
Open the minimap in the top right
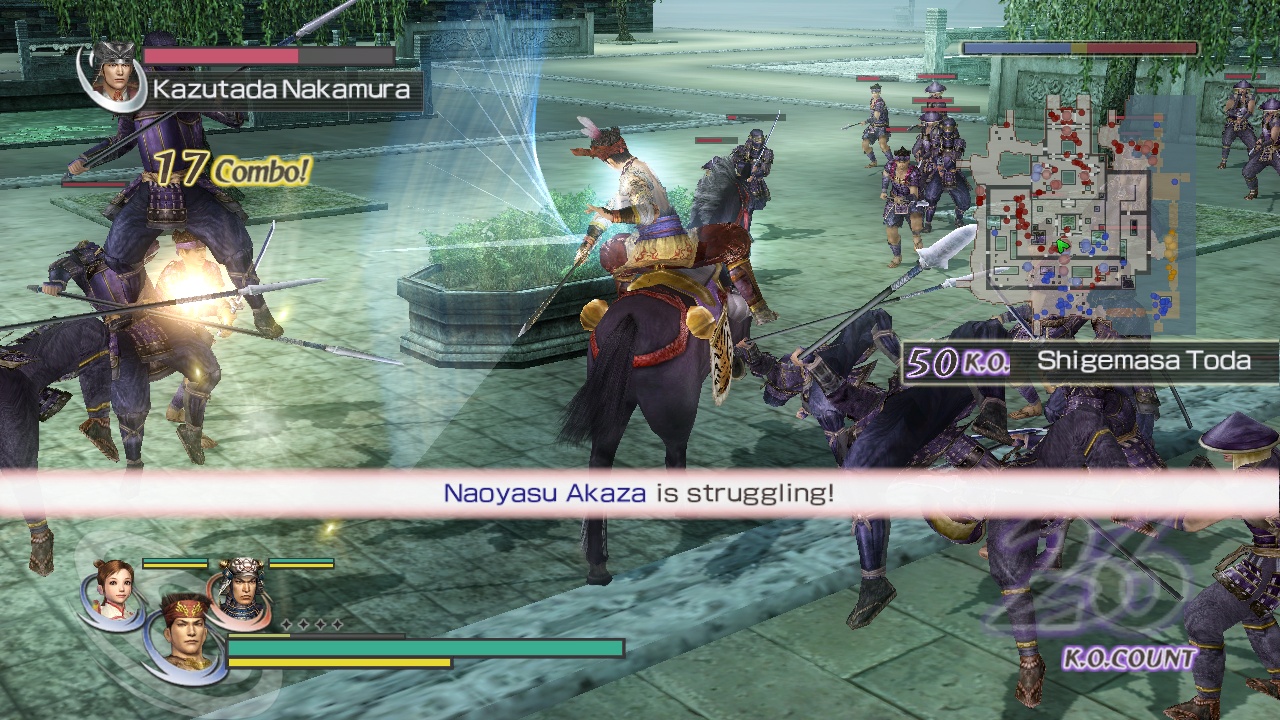pos(1080,215)
